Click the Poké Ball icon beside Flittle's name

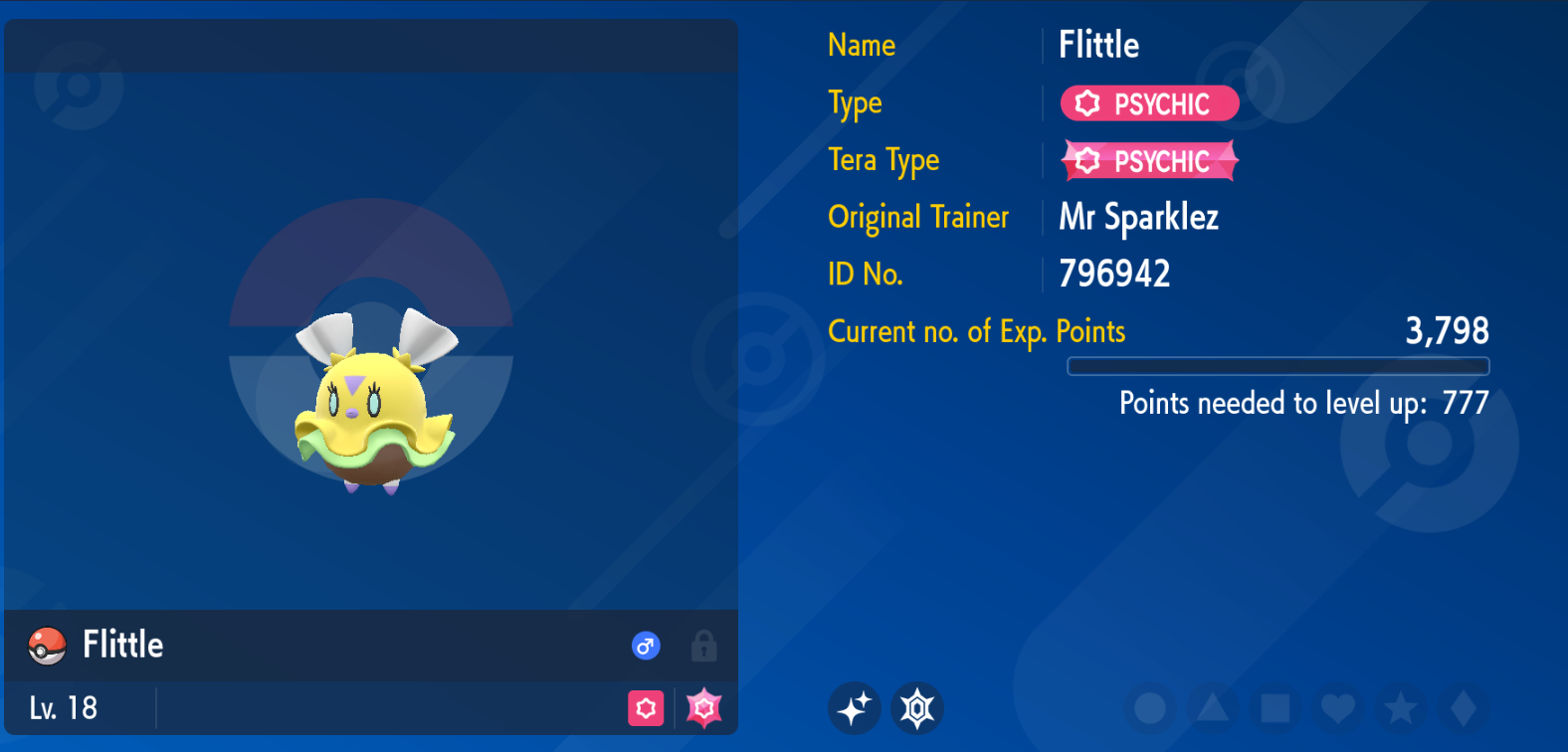(x=45, y=645)
